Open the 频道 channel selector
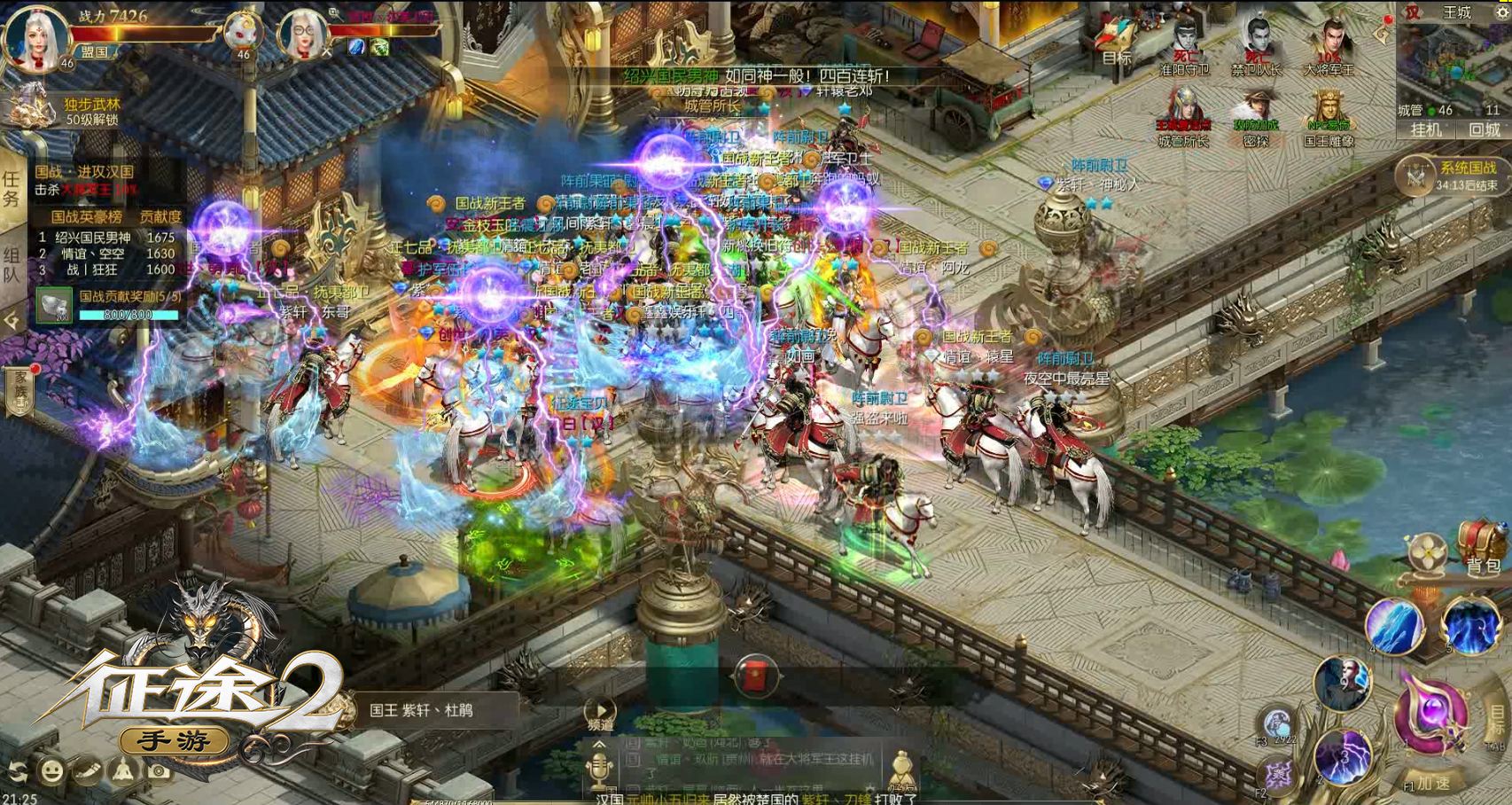 (x=601, y=711)
